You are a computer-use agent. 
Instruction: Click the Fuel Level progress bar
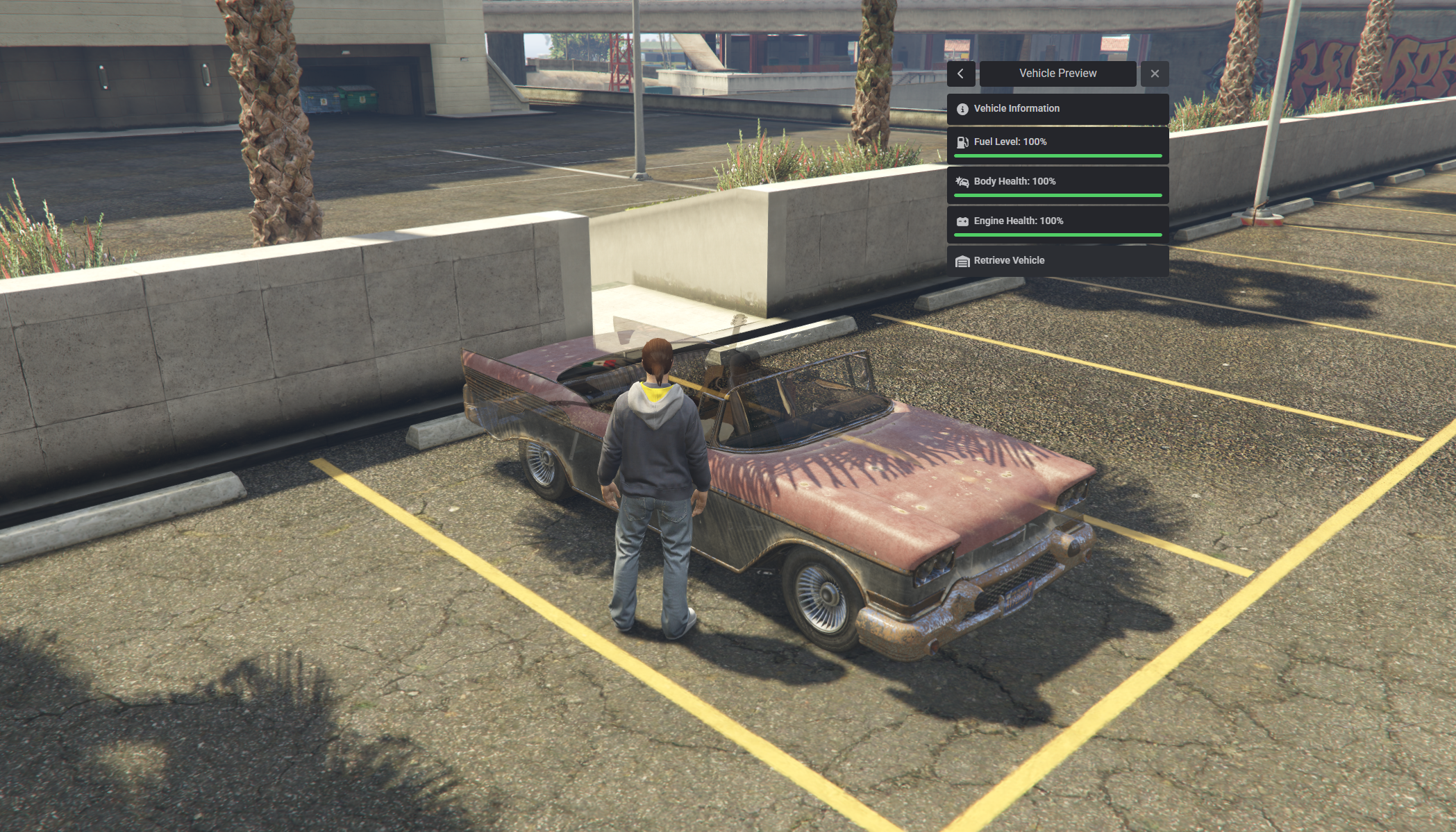[x=1057, y=155]
